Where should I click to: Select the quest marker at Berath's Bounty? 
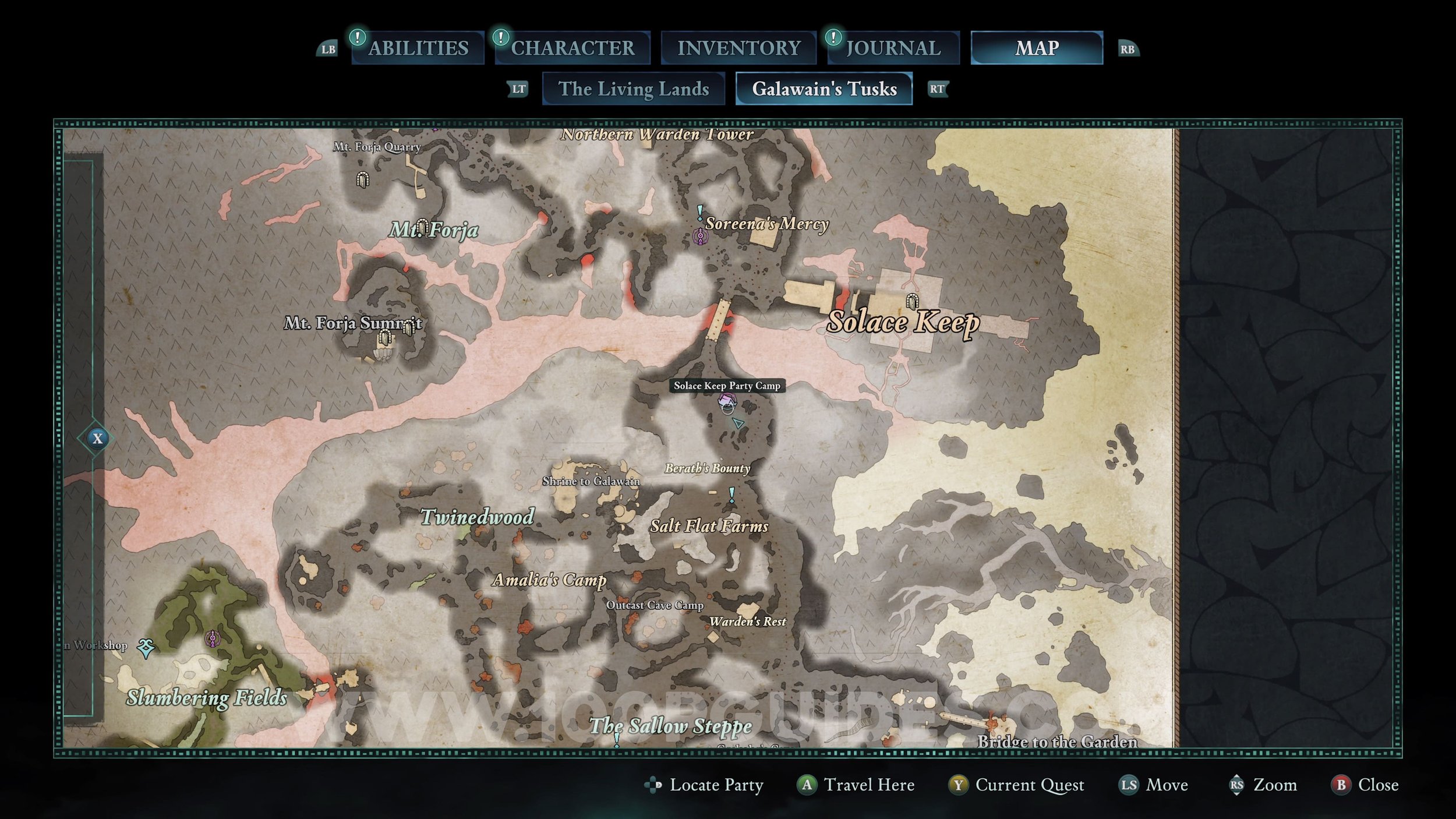732,495
